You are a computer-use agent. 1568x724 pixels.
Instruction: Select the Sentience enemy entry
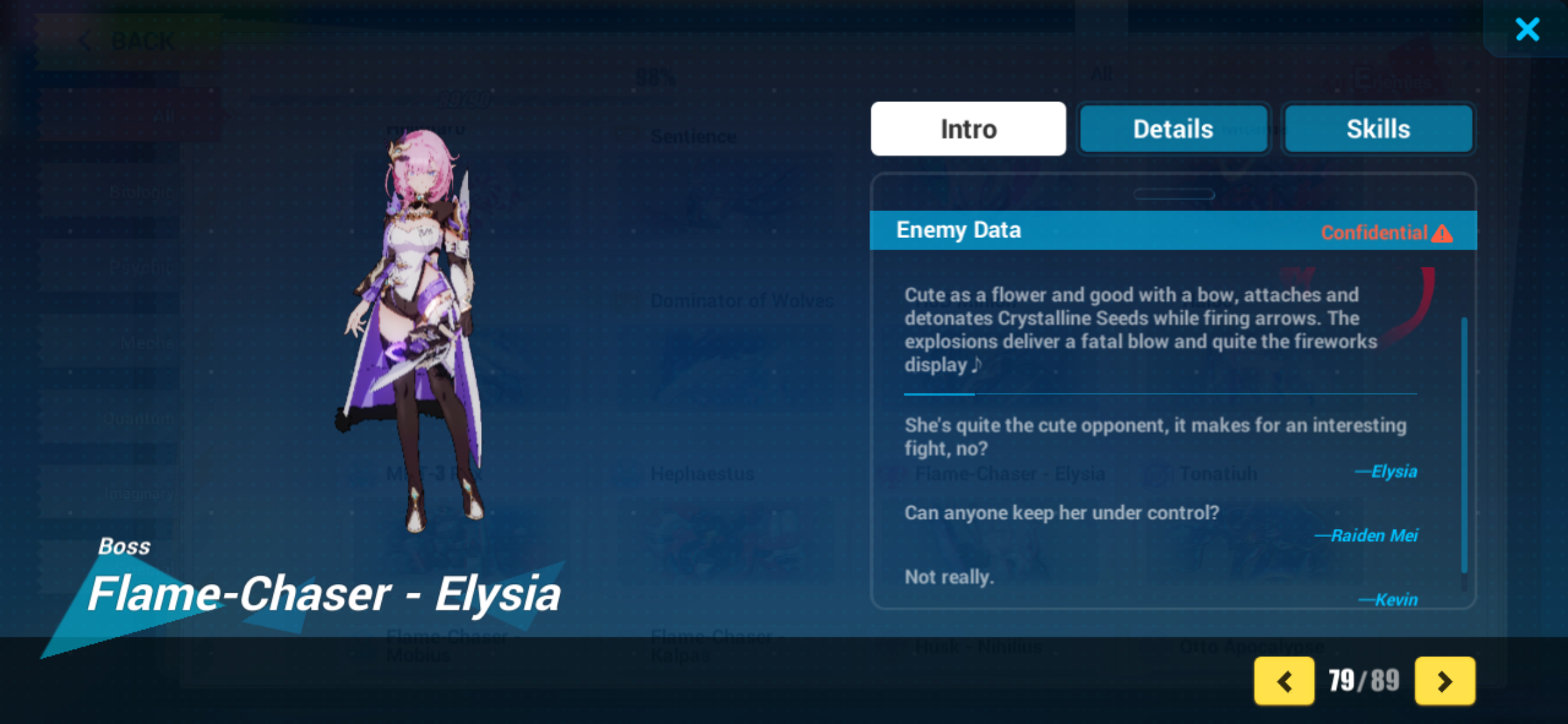click(x=694, y=136)
